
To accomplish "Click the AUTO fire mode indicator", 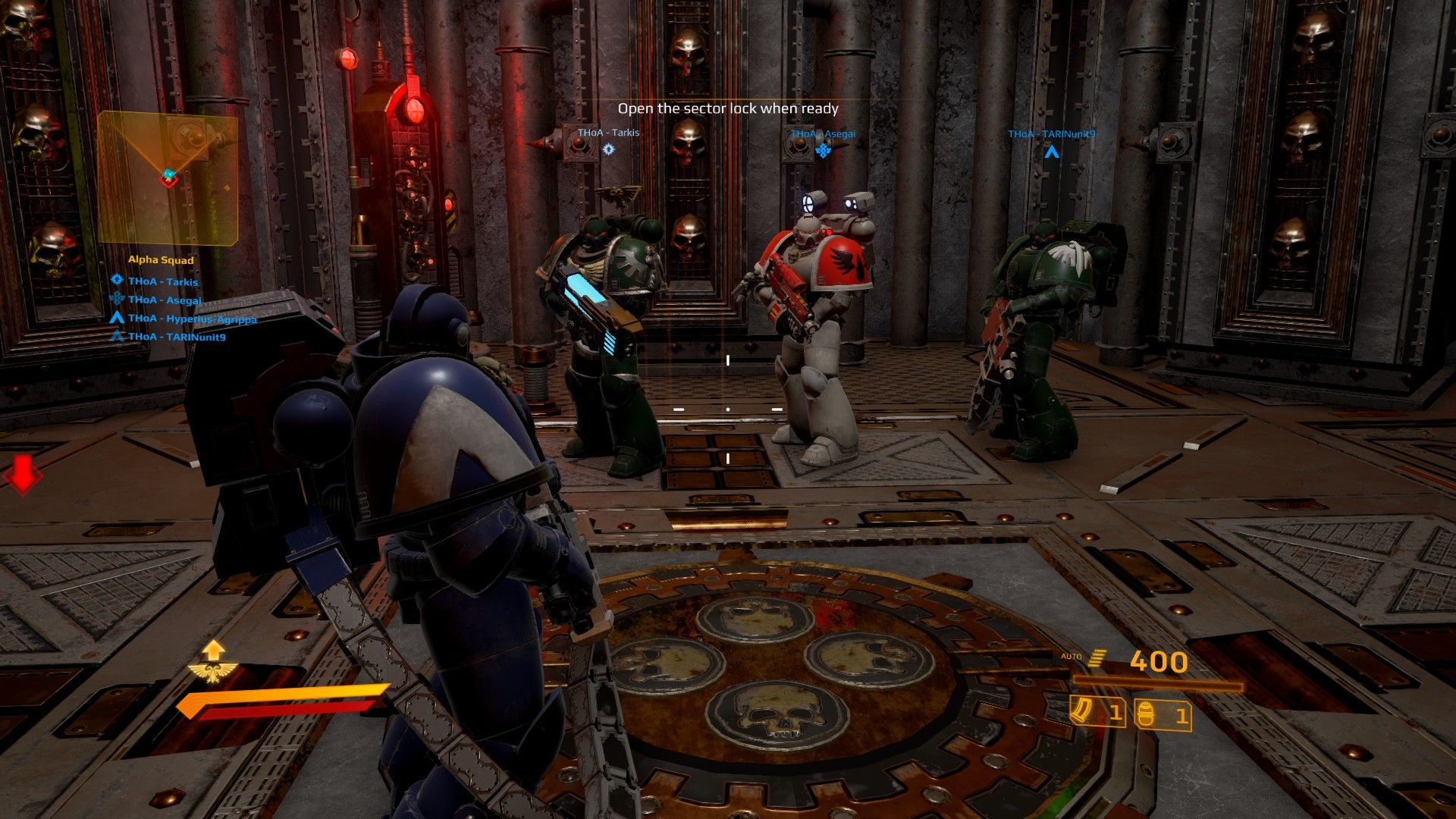I will coord(1071,657).
